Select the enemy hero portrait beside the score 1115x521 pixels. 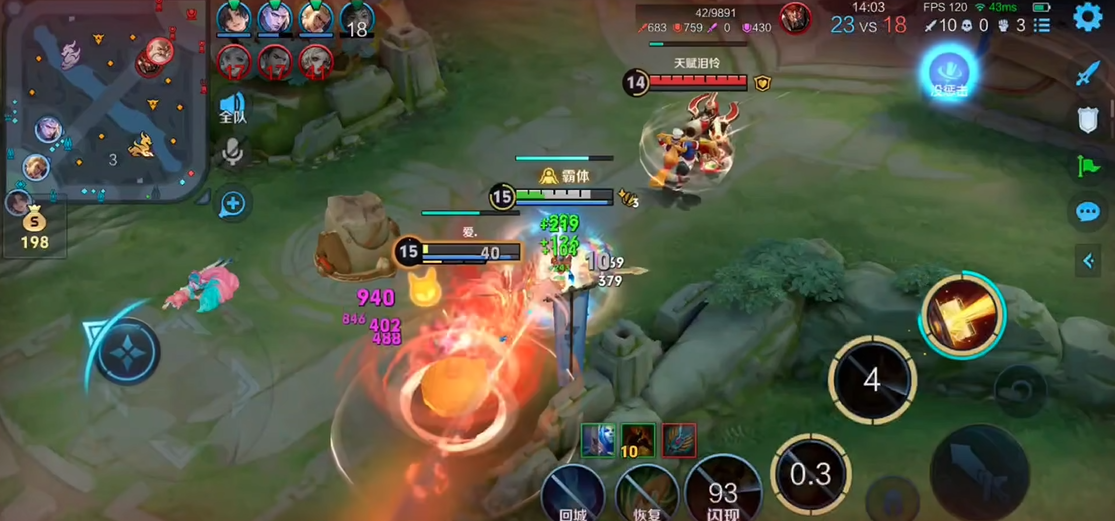[x=796, y=19]
